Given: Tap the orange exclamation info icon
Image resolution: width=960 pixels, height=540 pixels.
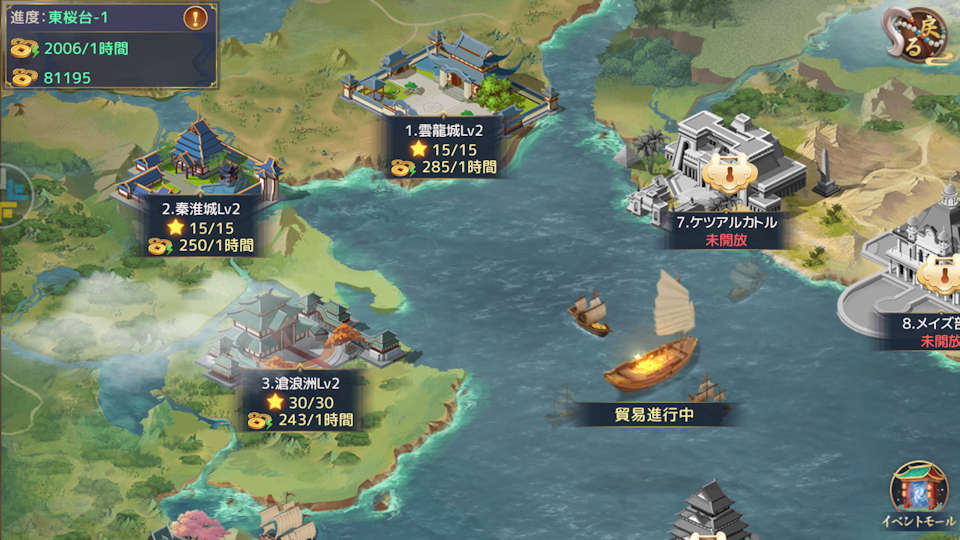Looking at the screenshot, I should [x=197, y=18].
